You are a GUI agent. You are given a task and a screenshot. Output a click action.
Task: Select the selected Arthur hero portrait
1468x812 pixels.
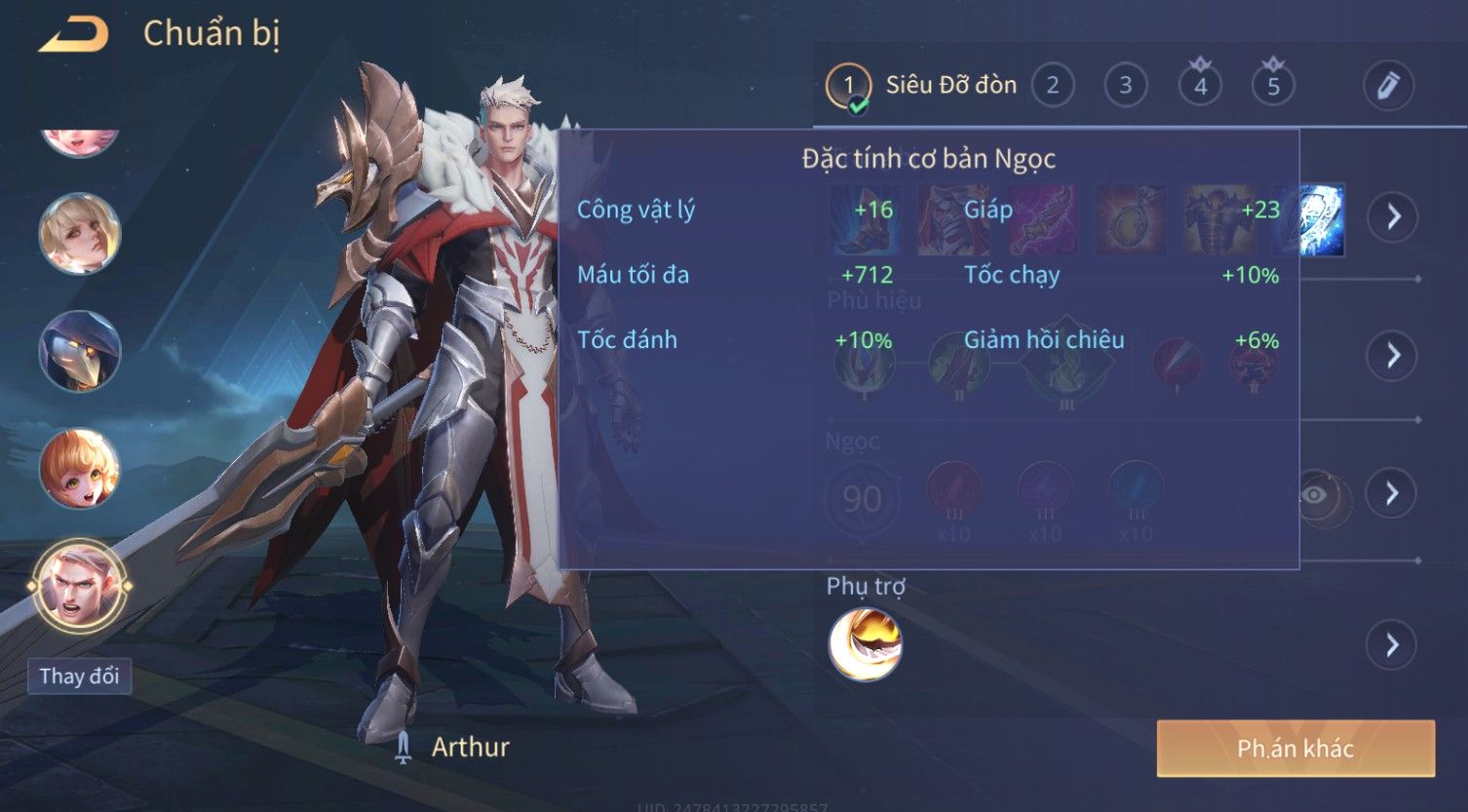pos(79,588)
